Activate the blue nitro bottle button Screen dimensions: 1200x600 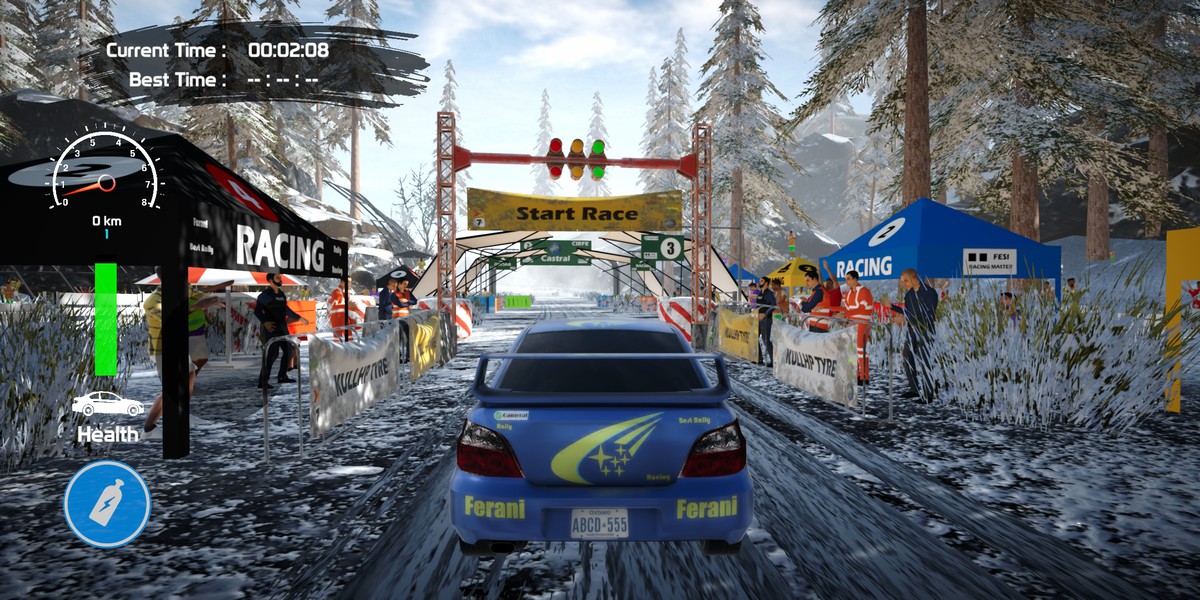point(107,503)
